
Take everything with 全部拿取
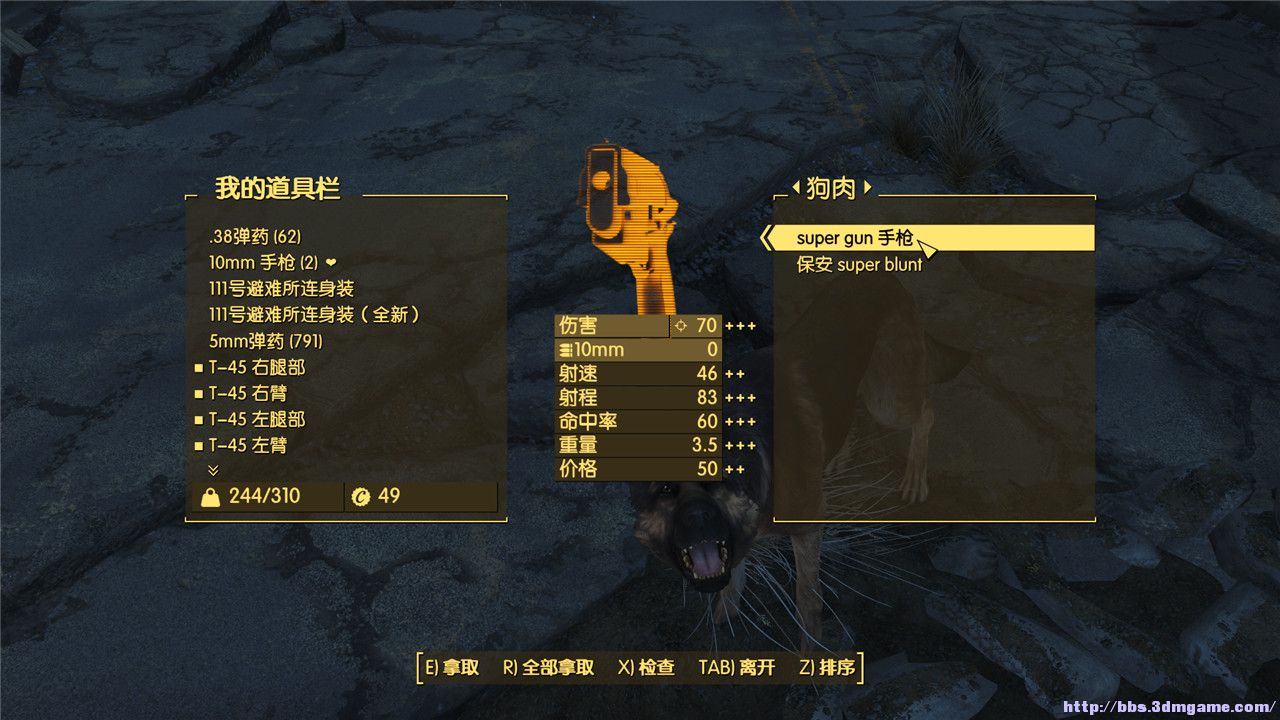[x=548, y=668]
